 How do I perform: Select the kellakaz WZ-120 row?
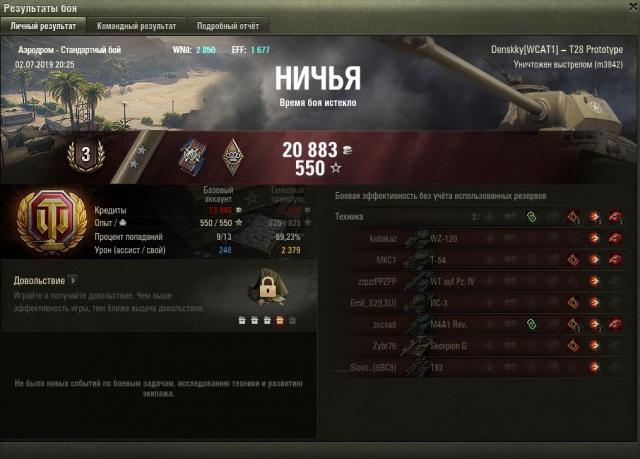pyautogui.click(x=480, y=239)
